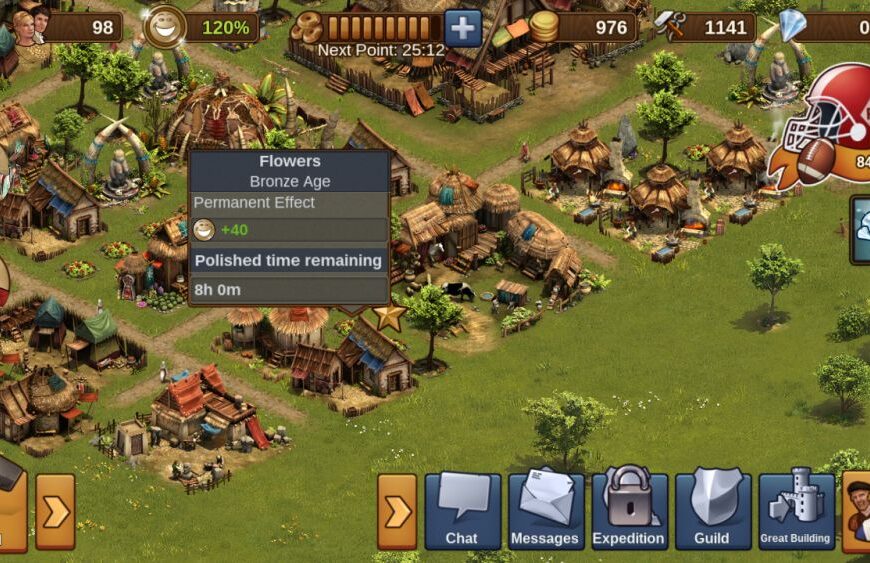Show the Great Building menu
Screen dimensions: 870x563
tap(795, 511)
